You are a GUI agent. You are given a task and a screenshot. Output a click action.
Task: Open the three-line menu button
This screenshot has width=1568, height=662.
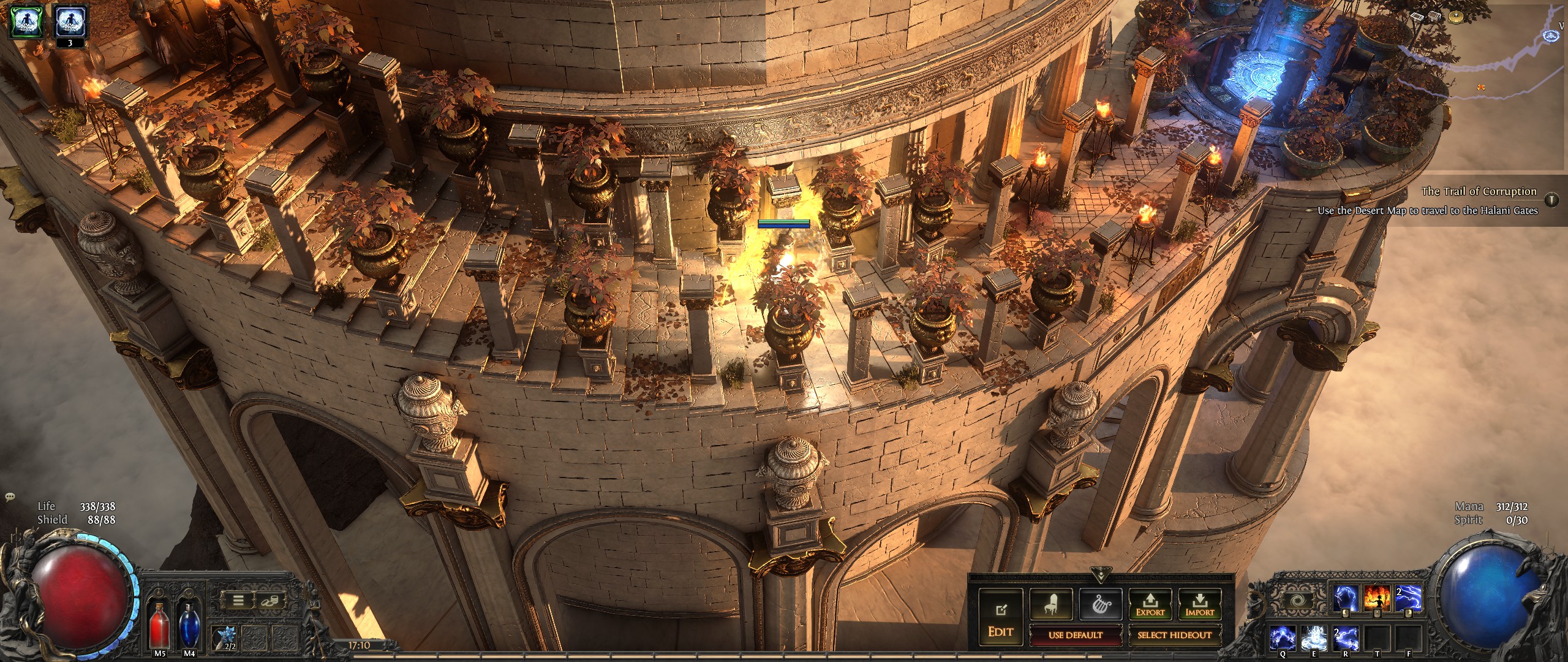238,601
